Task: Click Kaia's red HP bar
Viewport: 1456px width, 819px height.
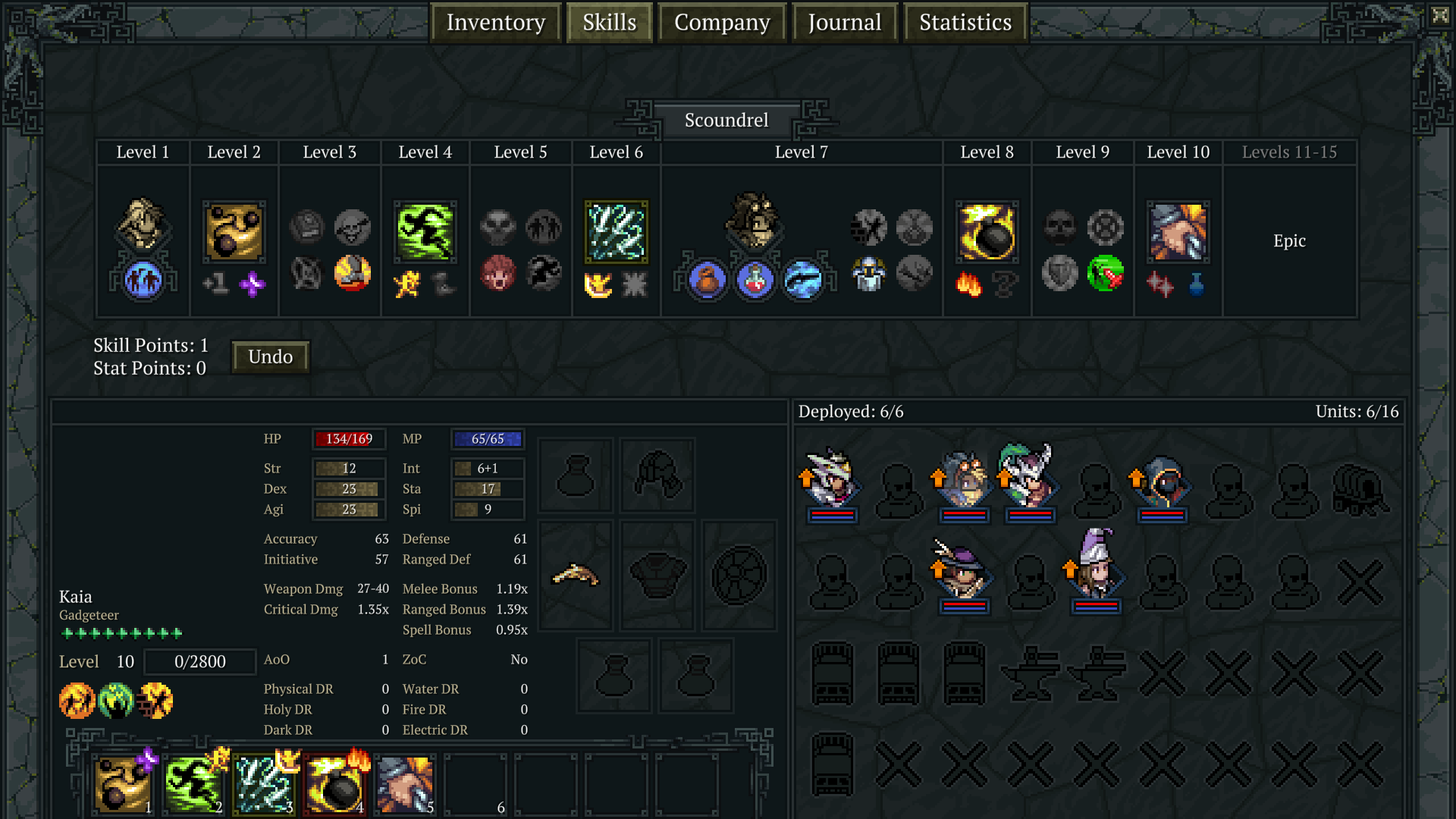Action: tap(349, 438)
